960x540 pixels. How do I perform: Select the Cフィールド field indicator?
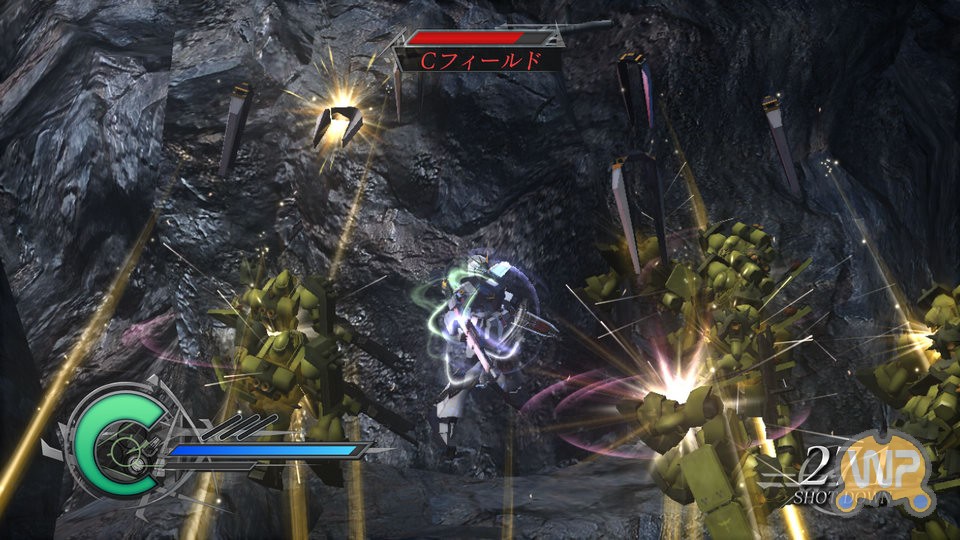point(481,59)
